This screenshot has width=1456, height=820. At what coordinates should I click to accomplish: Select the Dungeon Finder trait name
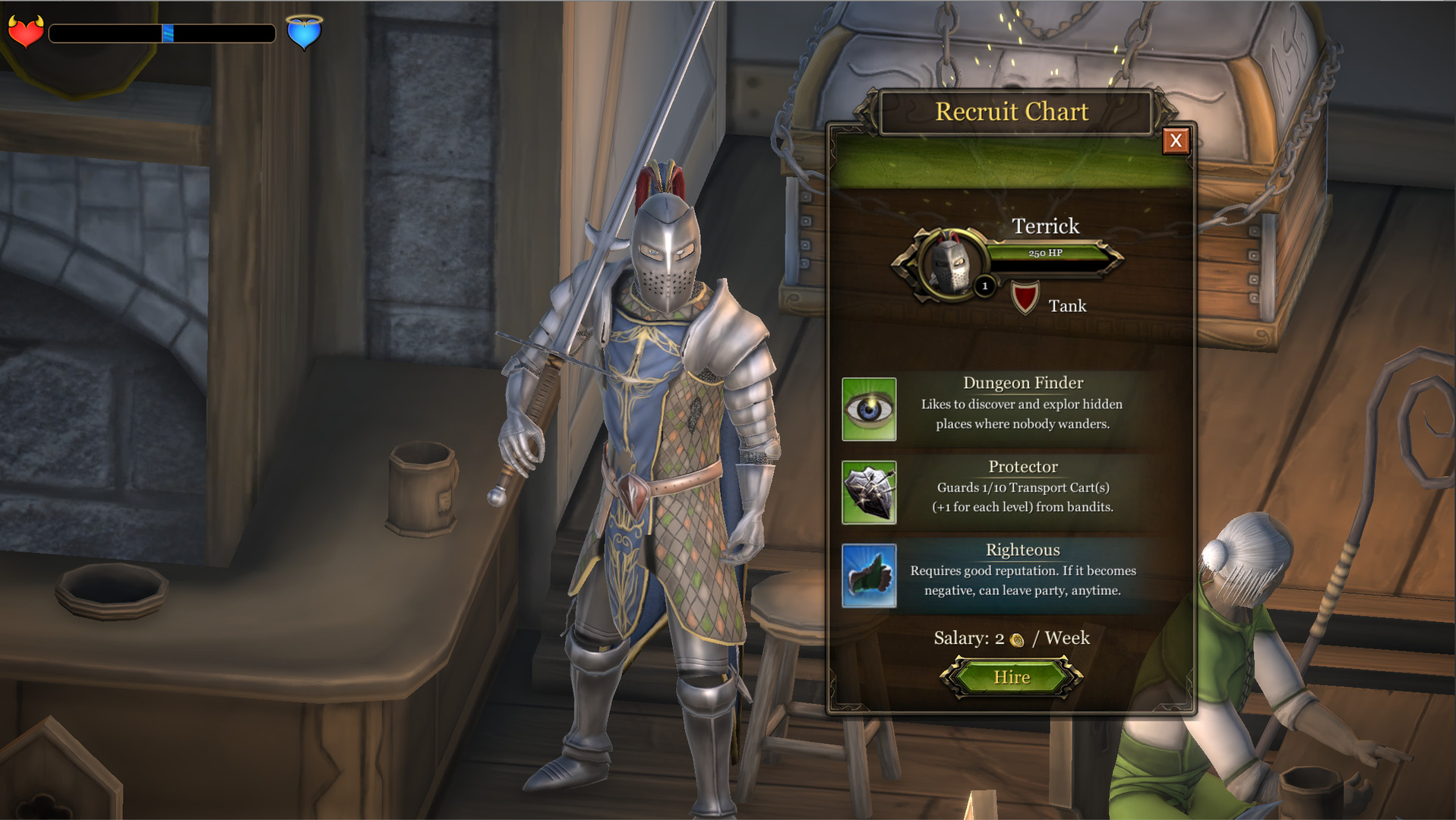tap(1022, 383)
